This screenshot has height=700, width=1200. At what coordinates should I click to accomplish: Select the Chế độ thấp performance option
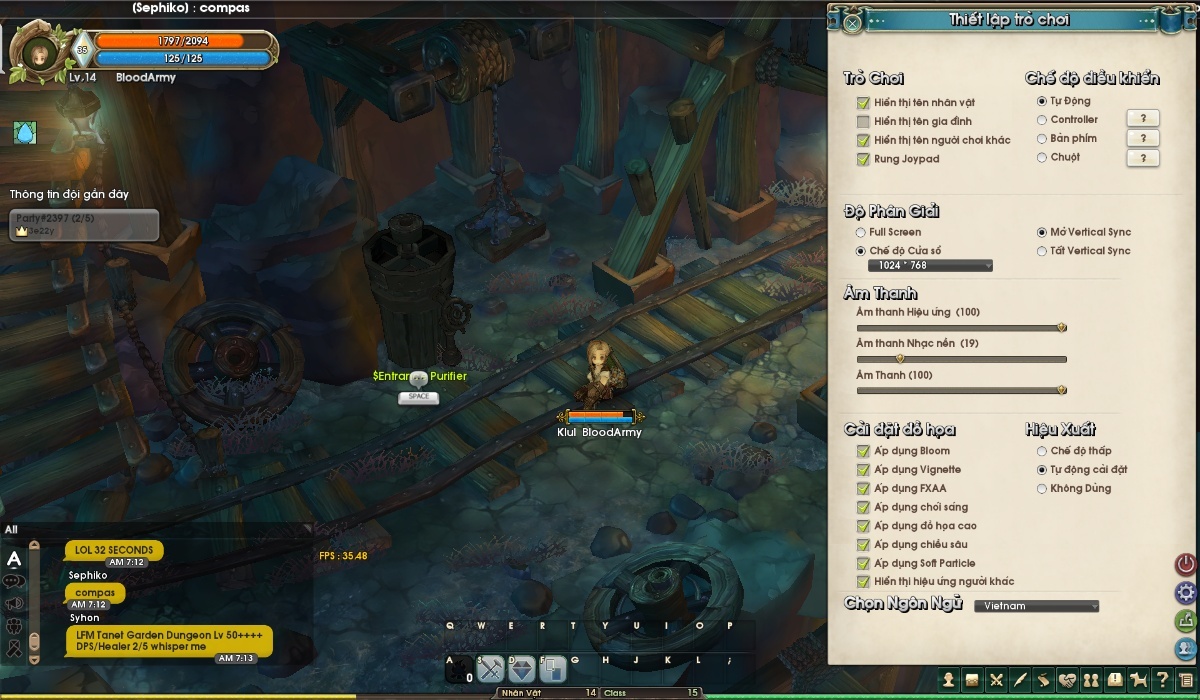1042,451
